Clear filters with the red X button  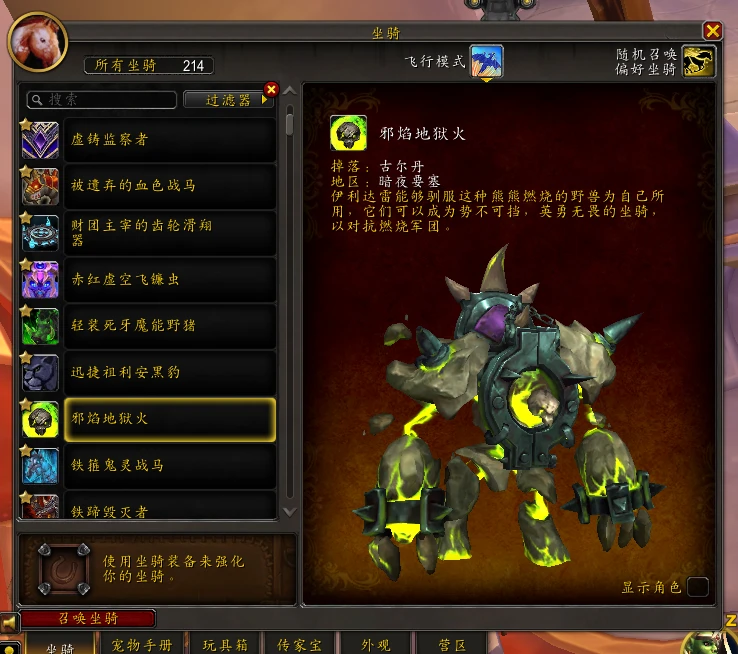pyautogui.click(x=270, y=89)
